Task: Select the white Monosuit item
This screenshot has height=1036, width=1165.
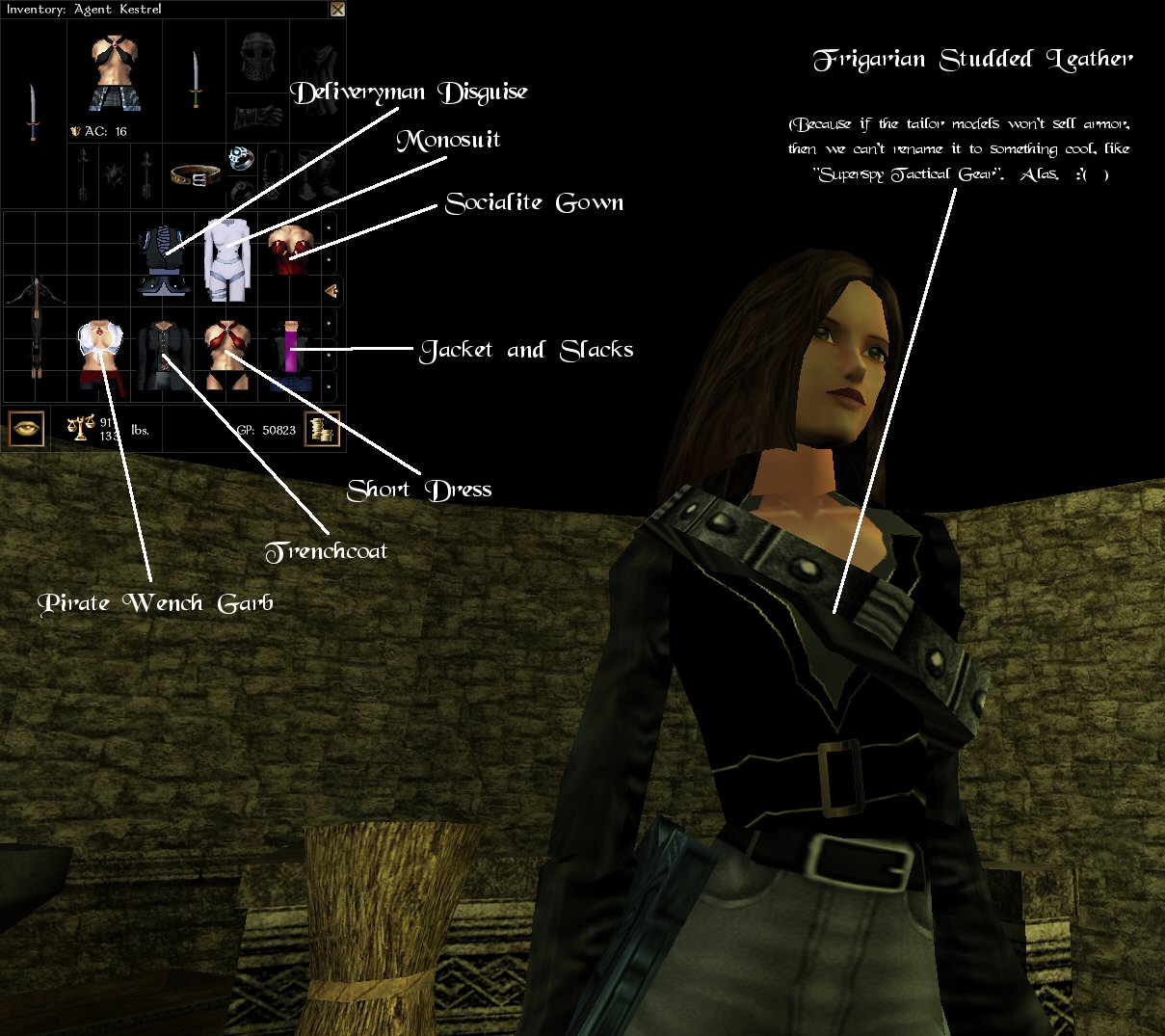Action: 227,260
